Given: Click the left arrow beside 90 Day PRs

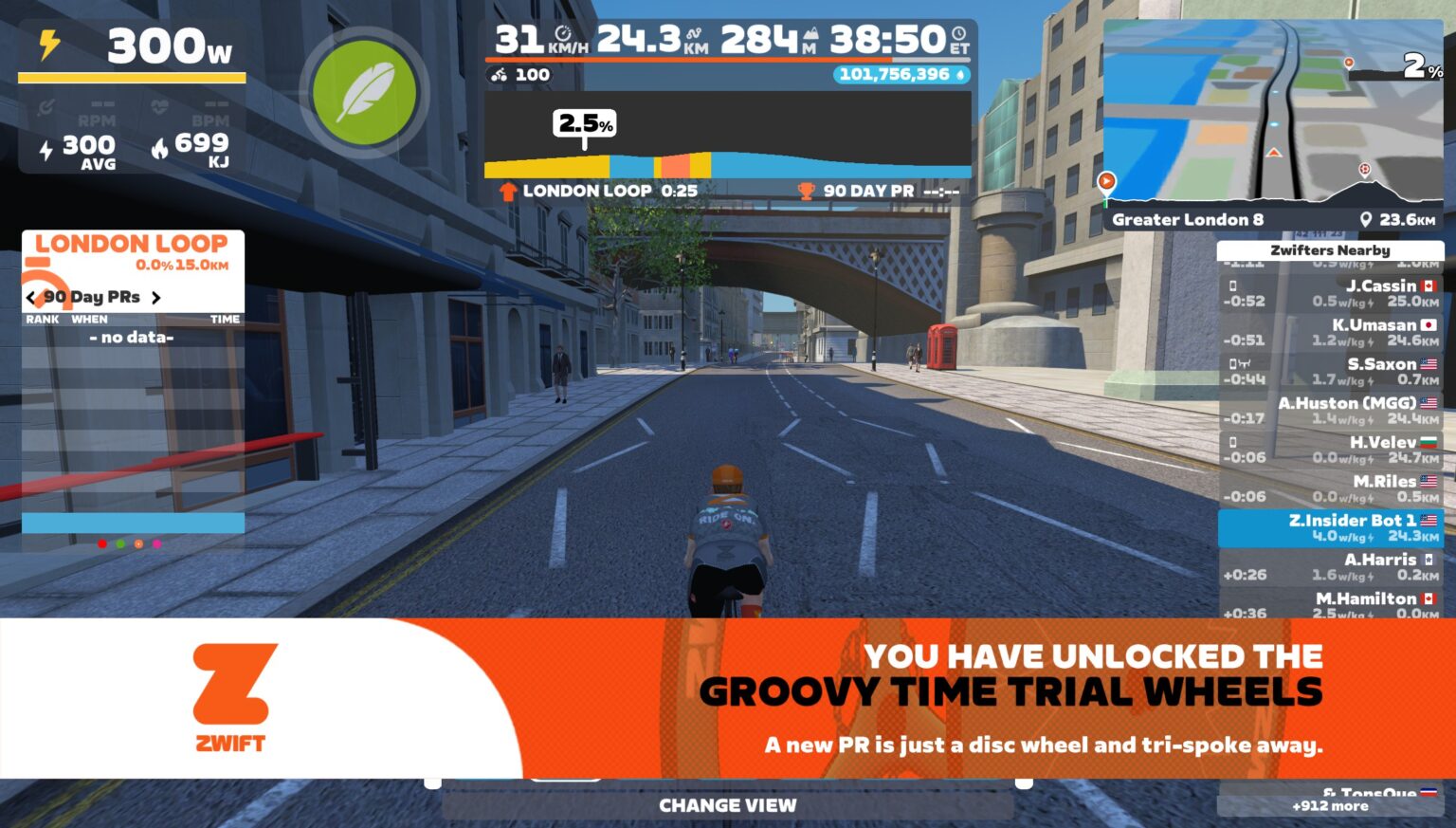Looking at the screenshot, I should tap(28, 297).
